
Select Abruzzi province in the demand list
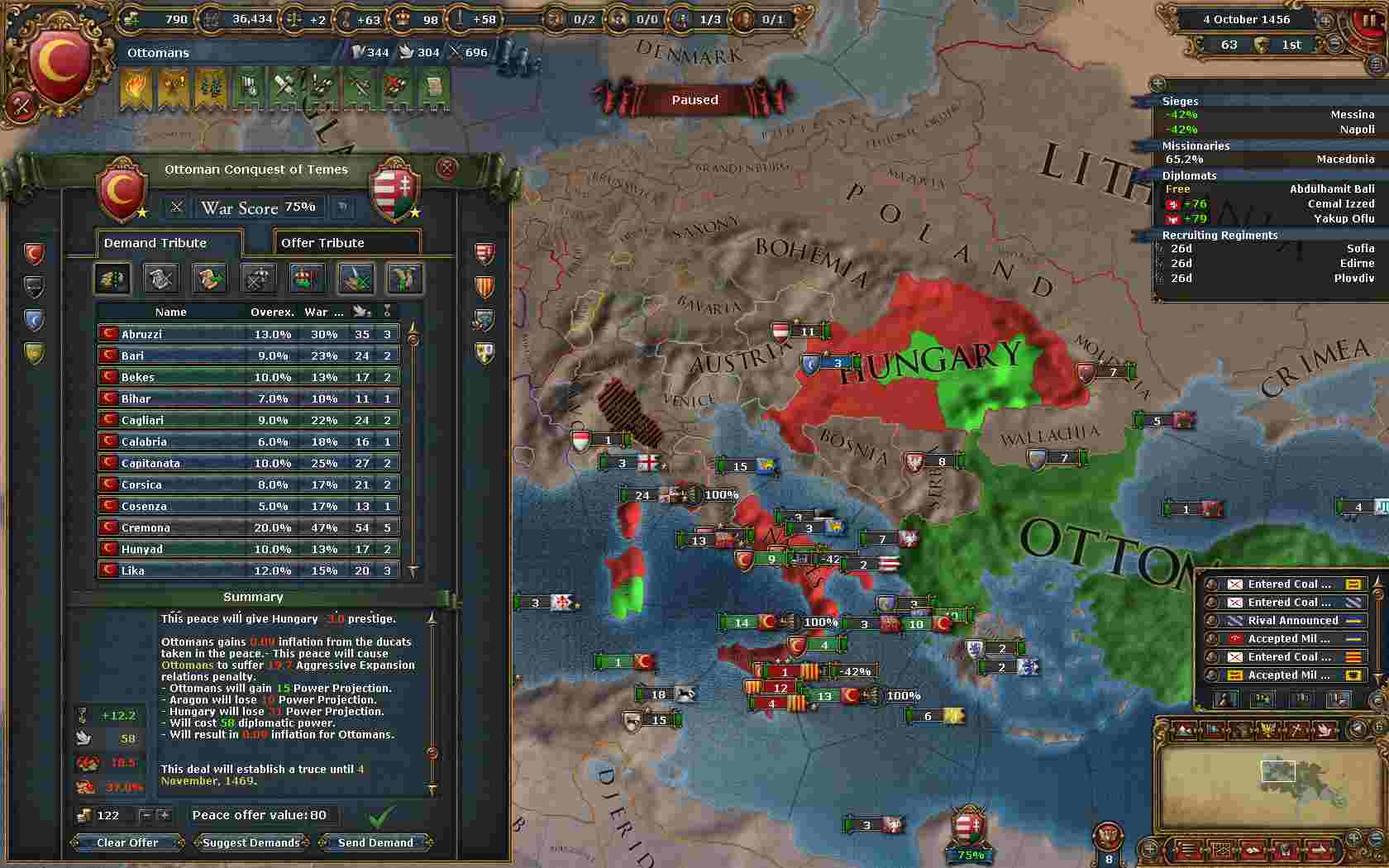(248, 334)
